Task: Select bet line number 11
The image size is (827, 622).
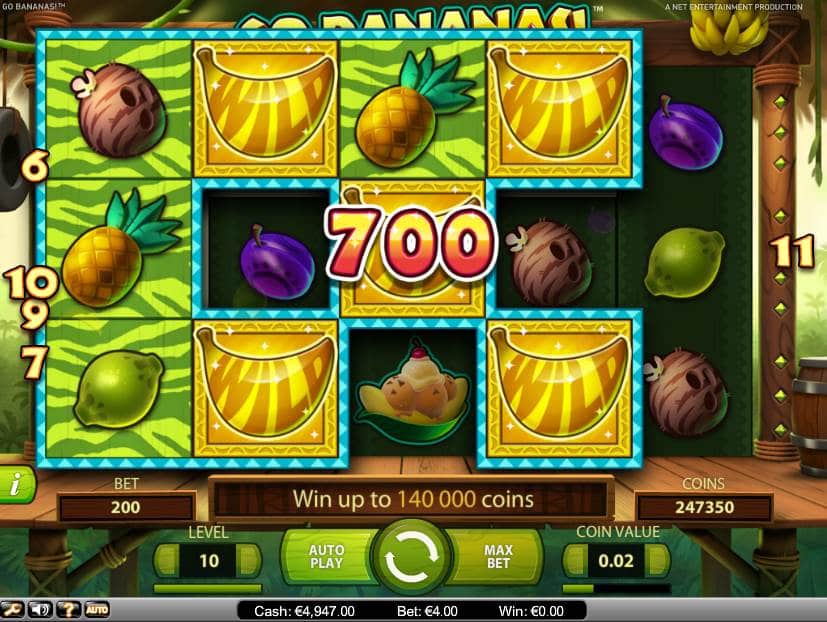Action: [x=795, y=253]
